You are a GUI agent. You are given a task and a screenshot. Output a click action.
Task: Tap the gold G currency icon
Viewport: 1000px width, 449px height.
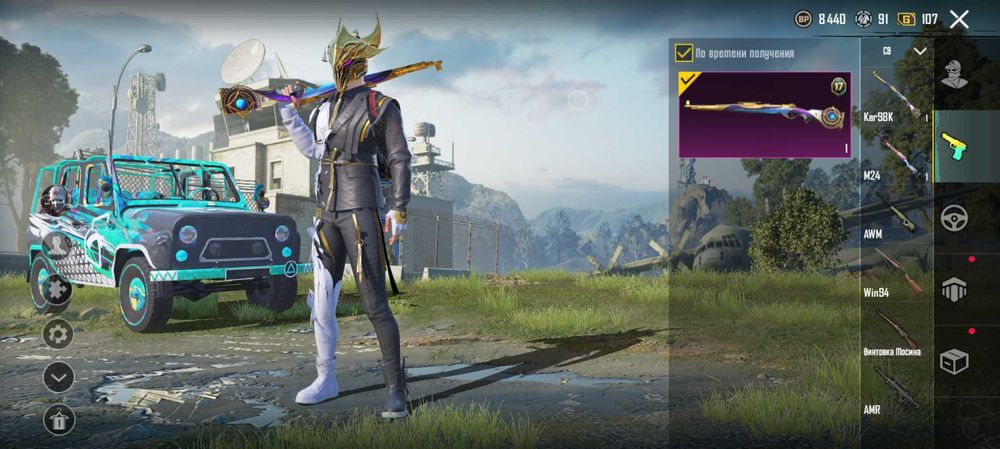[x=907, y=19]
